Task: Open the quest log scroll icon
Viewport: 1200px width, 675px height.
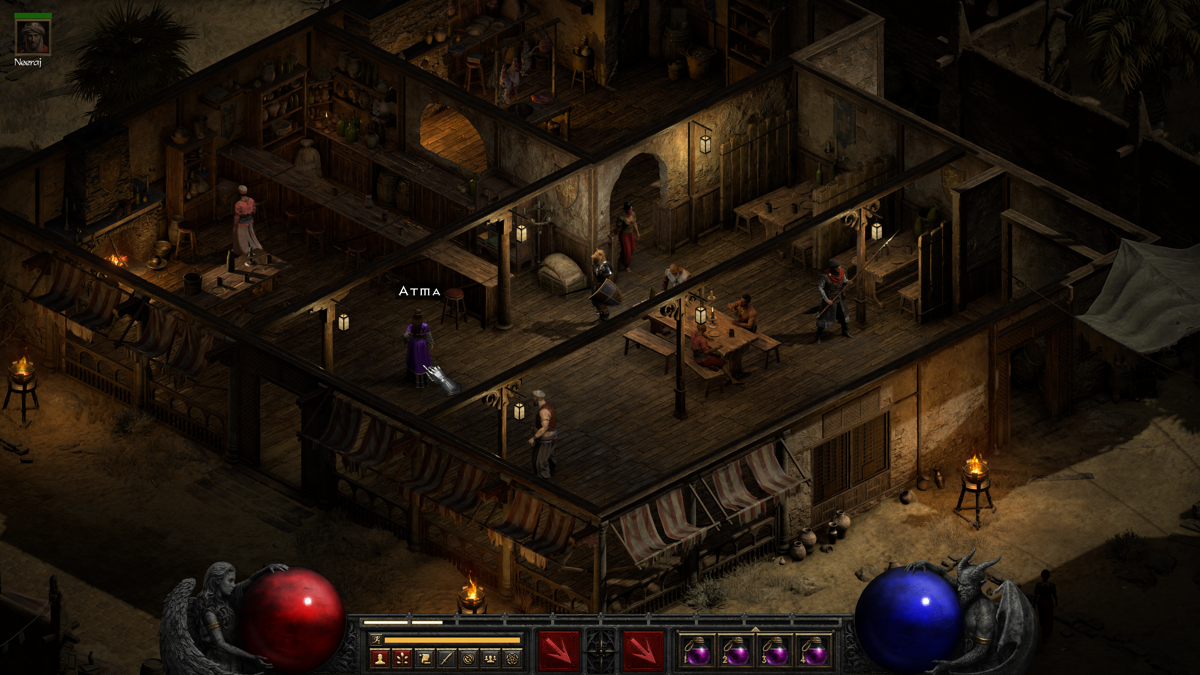Action: coord(423,658)
